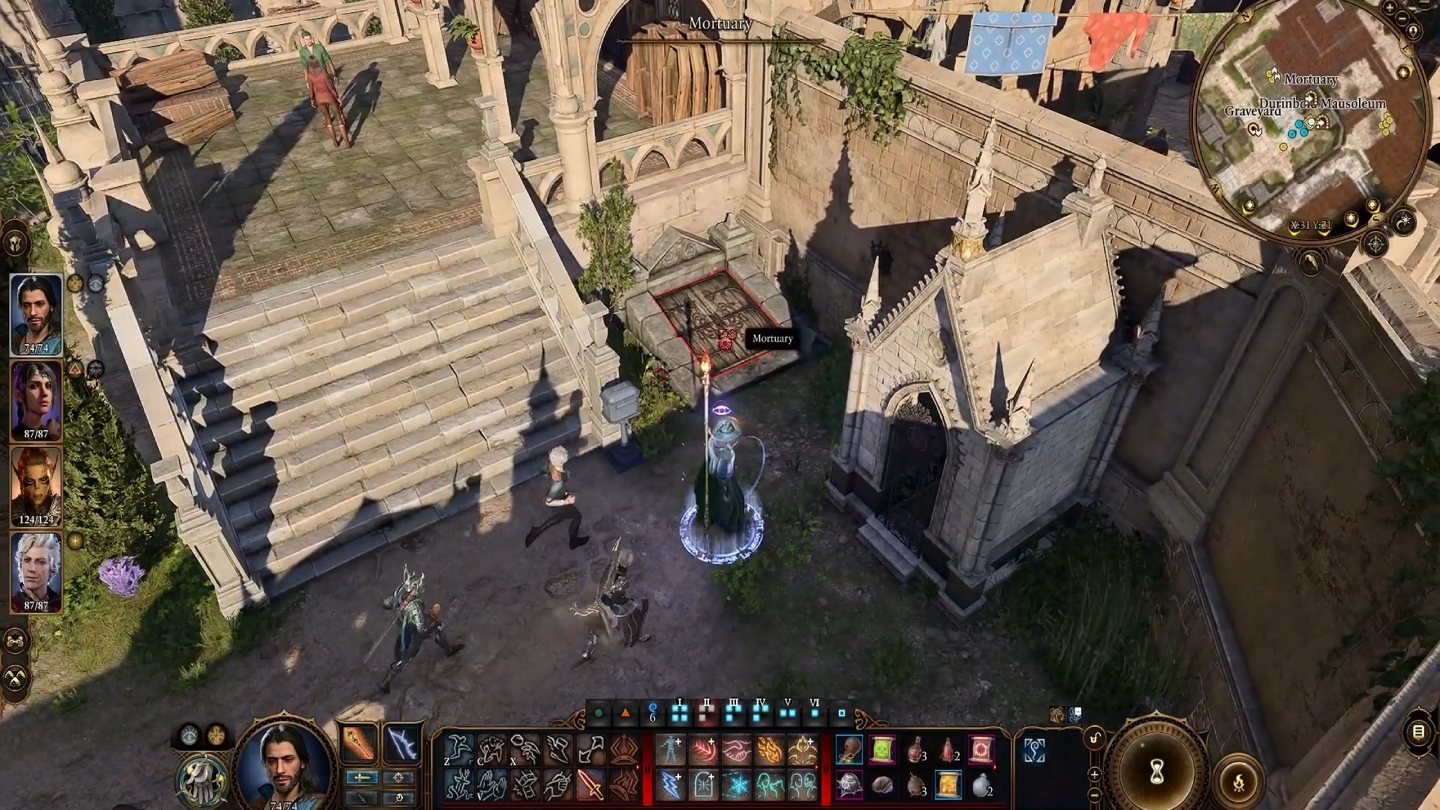This screenshot has height=810, width=1440.
Task: Cast the orange flame spell
Action: click(770, 750)
